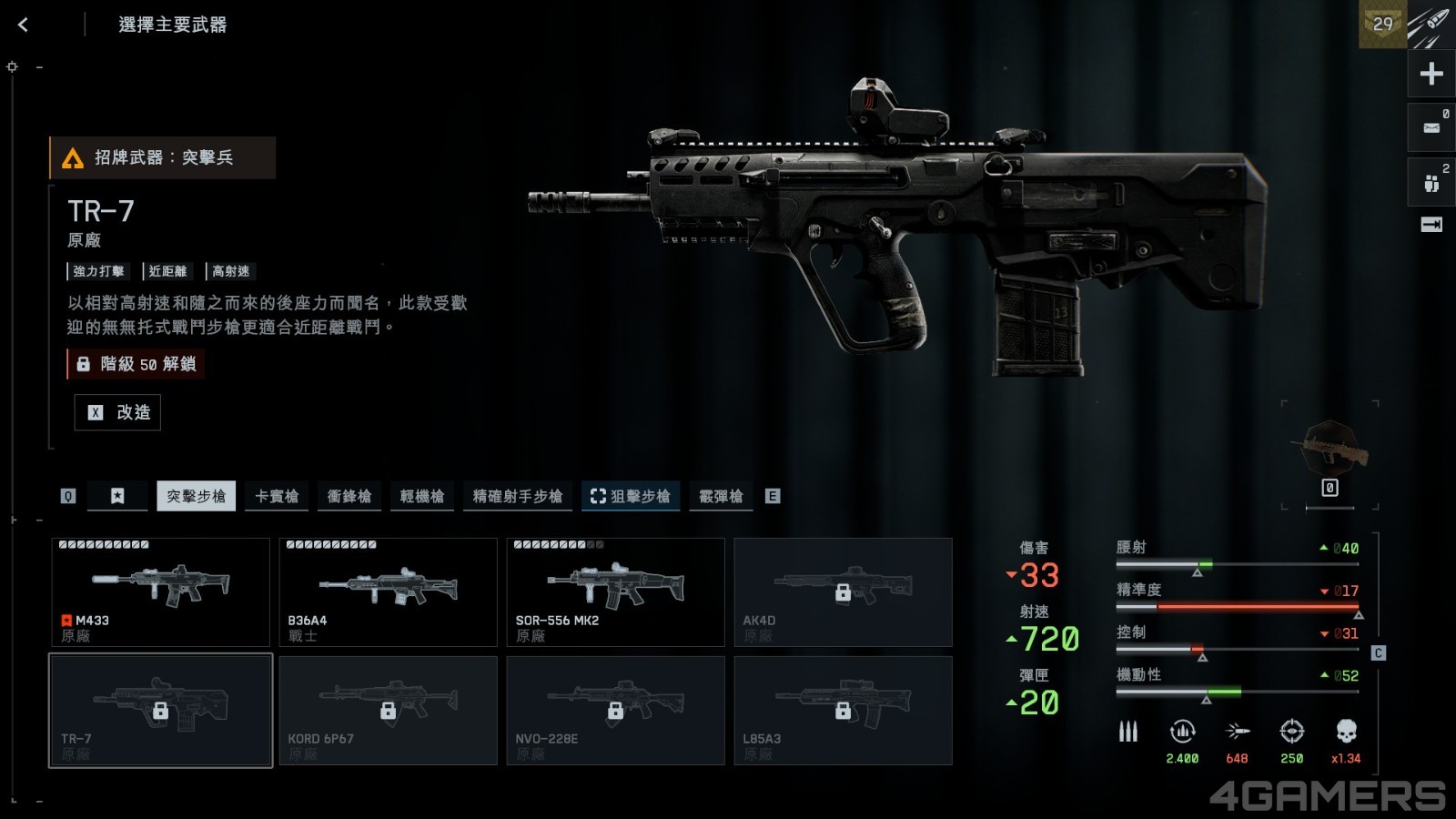
Task: View the 霰彈槍 shotgun tab
Action: coord(721,496)
